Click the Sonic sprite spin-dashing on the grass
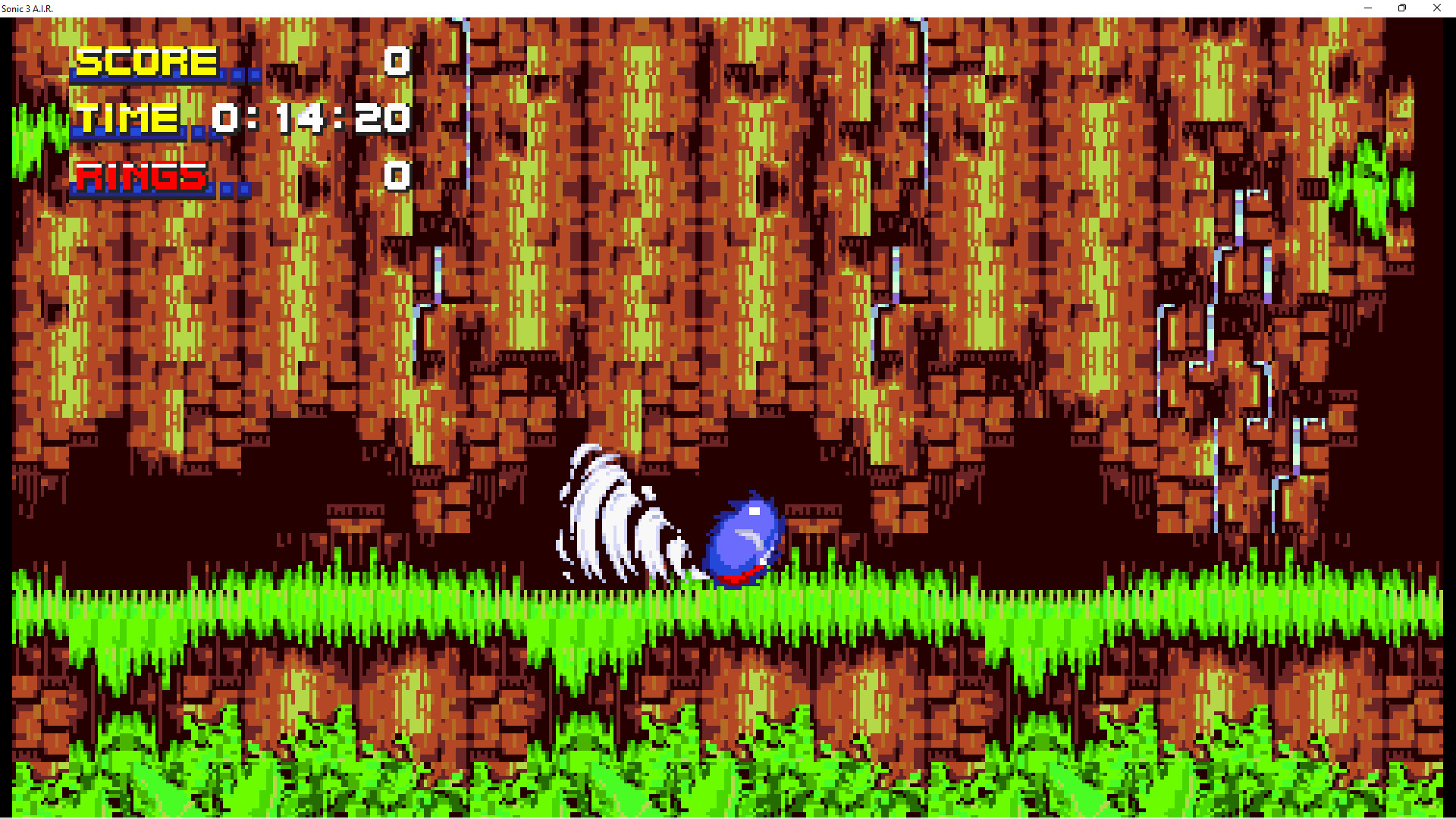 743,538
